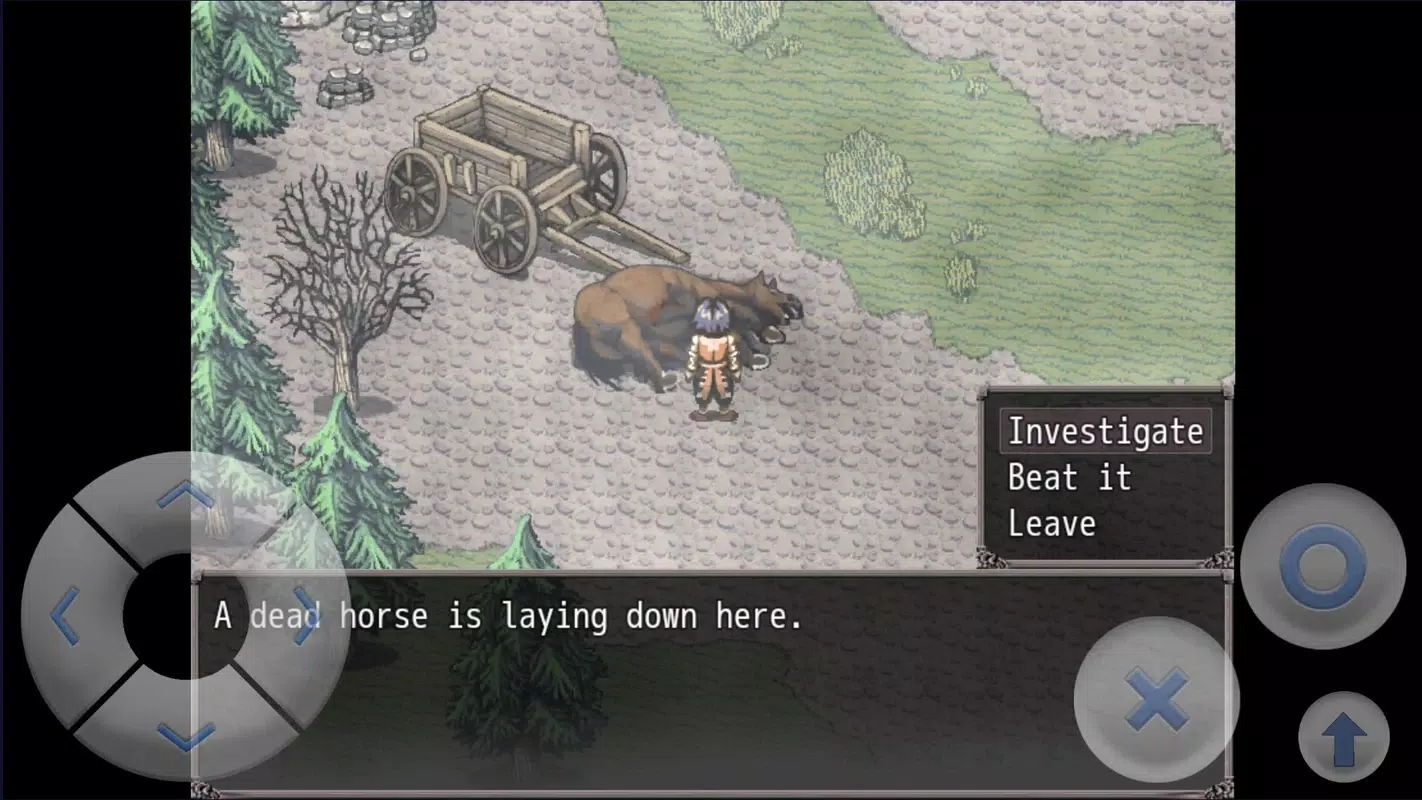Tap the up arrow on the d-pad
Viewport: 1422px width, 800px height.
point(186,495)
